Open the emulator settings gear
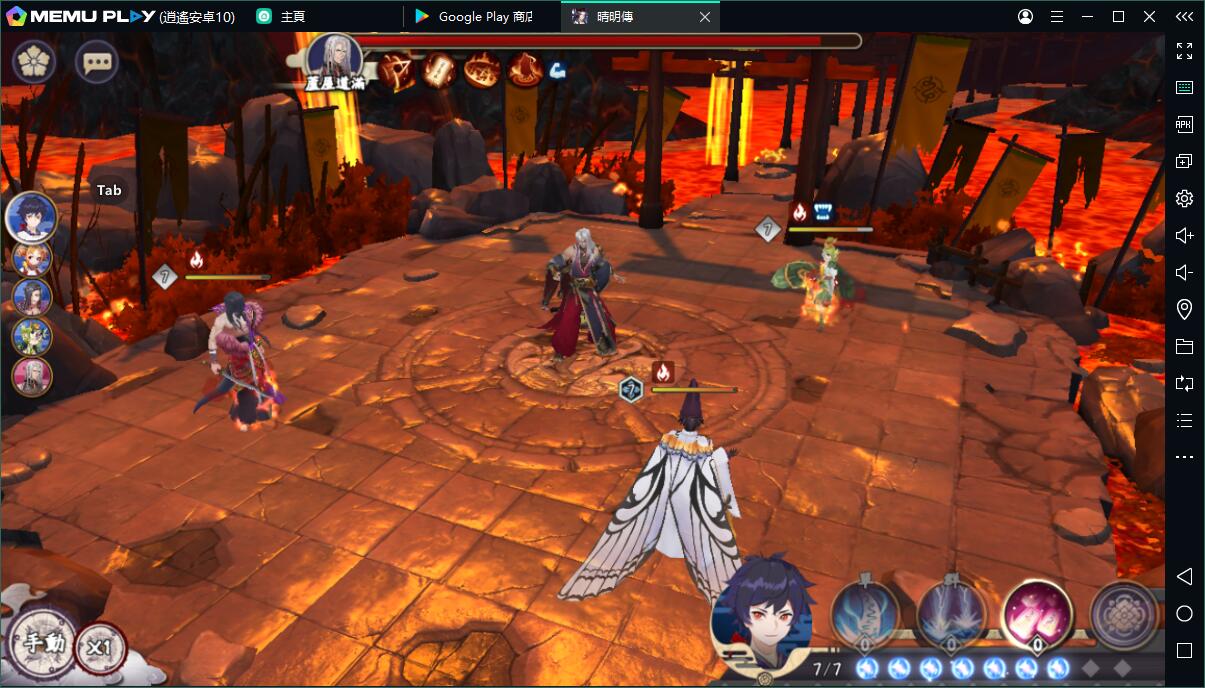The height and width of the screenshot is (688, 1205). pyautogui.click(x=1184, y=198)
